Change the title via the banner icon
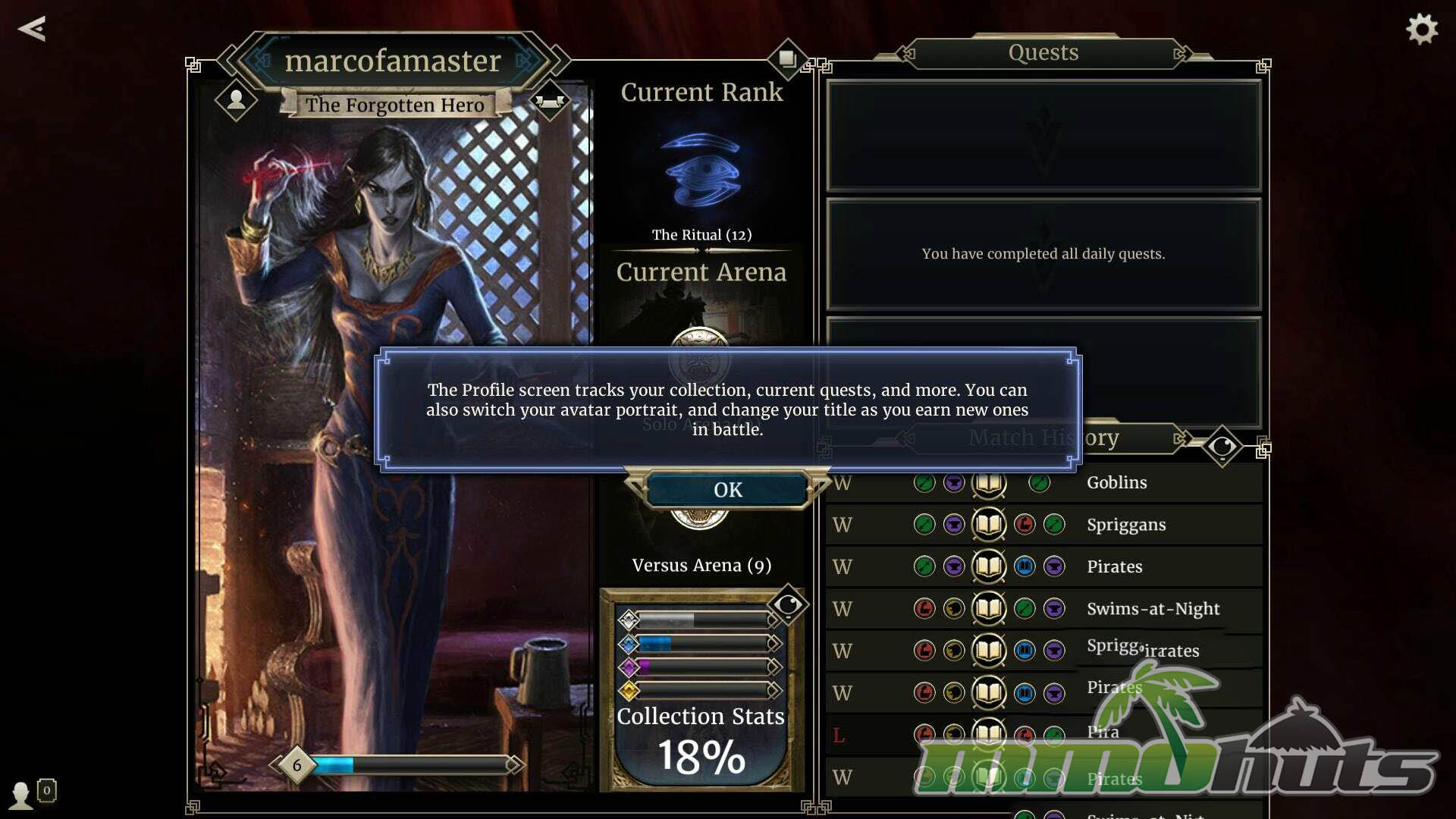1456x819 pixels. 549,101
